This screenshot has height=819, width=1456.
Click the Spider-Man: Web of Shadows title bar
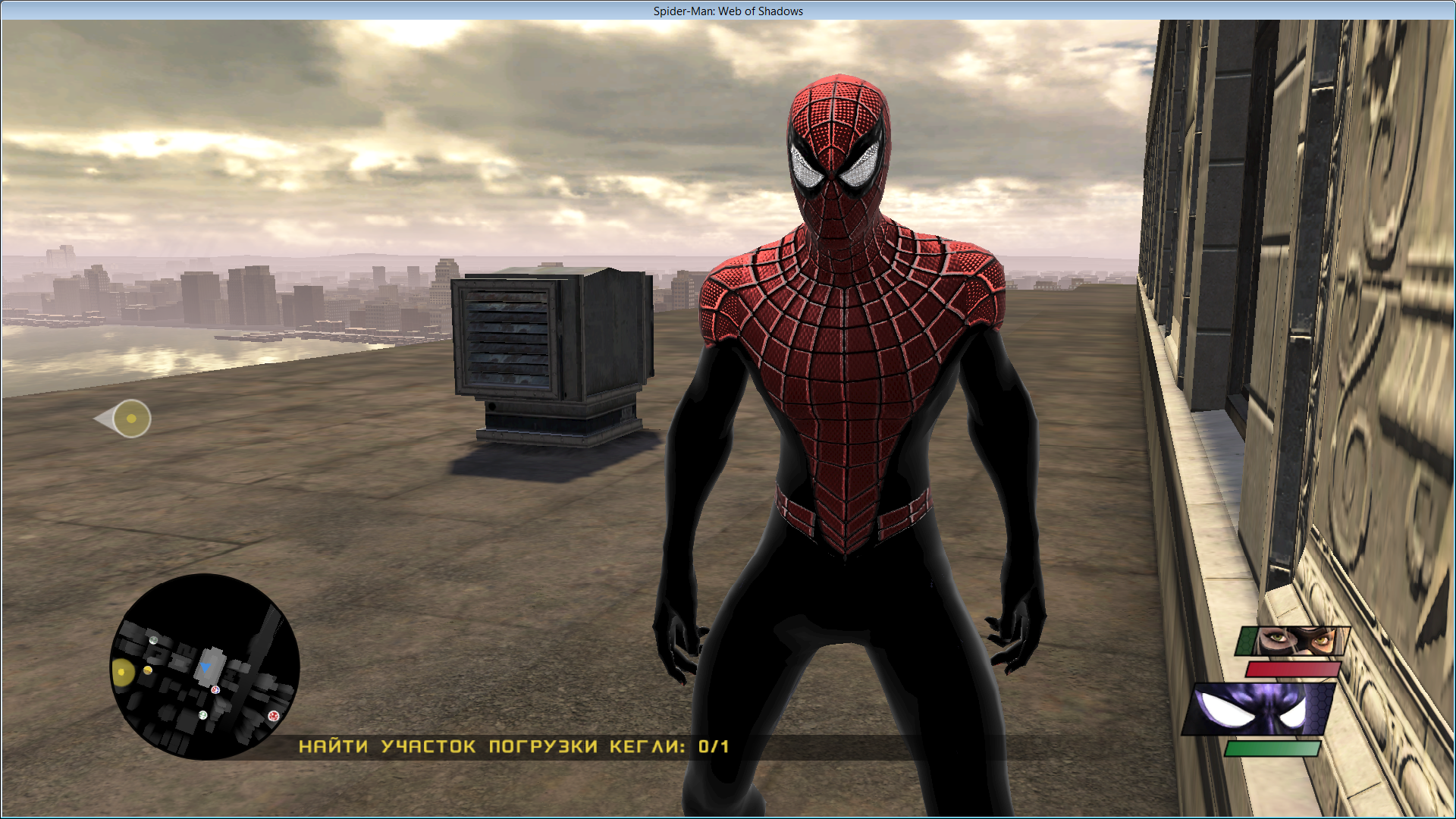point(728,11)
